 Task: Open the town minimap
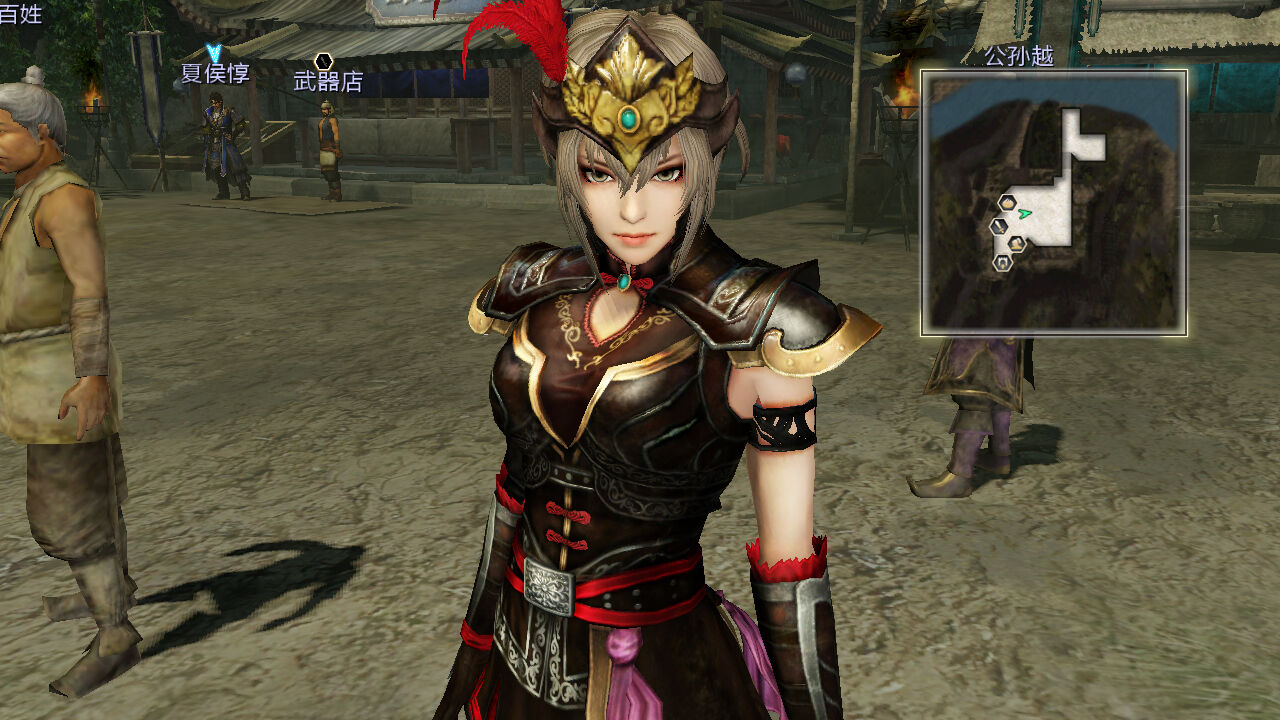[x=1054, y=203]
